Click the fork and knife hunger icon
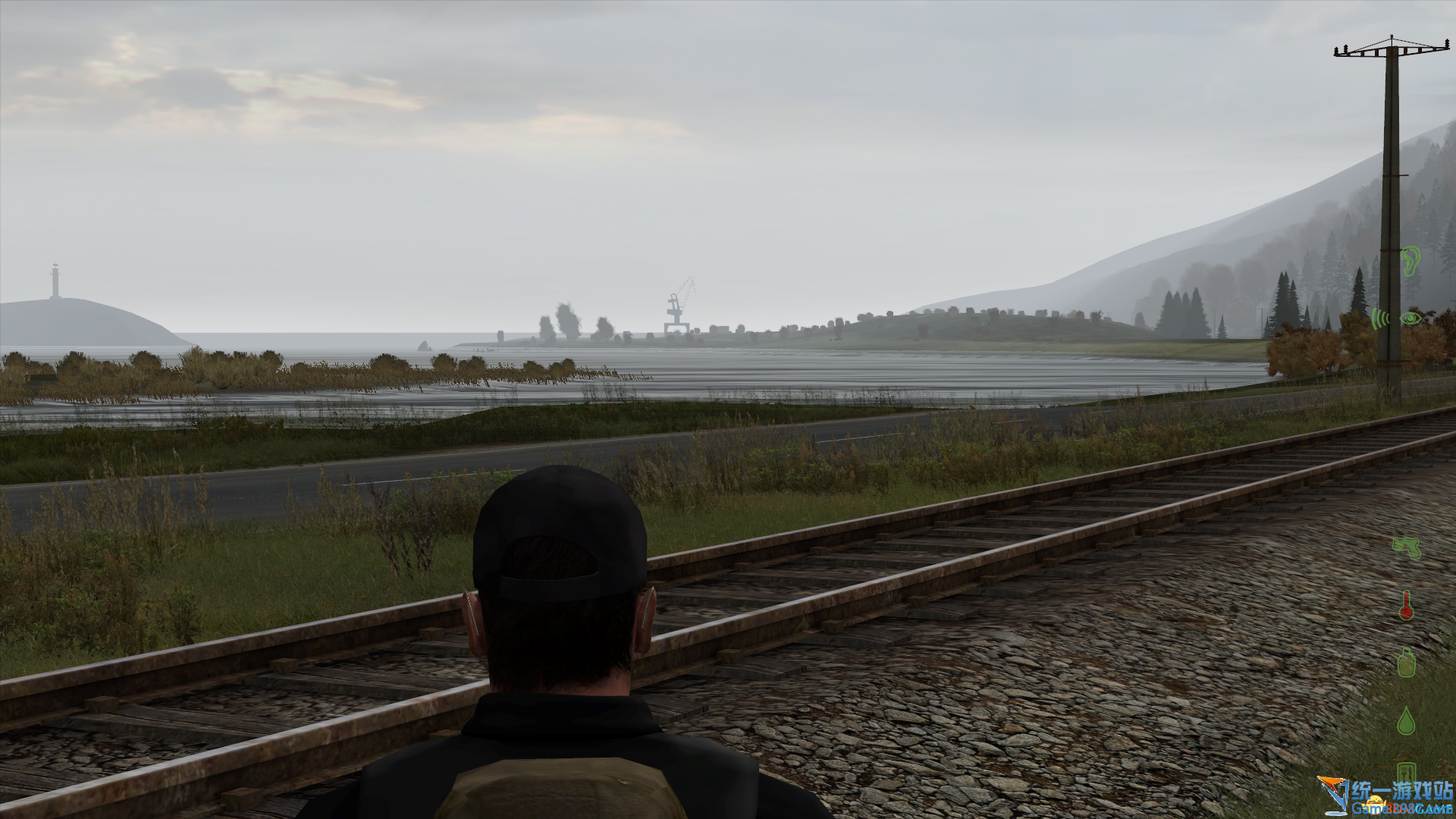Image resolution: width=1456 pixels, height=819 pixels. coord(1407,772)
